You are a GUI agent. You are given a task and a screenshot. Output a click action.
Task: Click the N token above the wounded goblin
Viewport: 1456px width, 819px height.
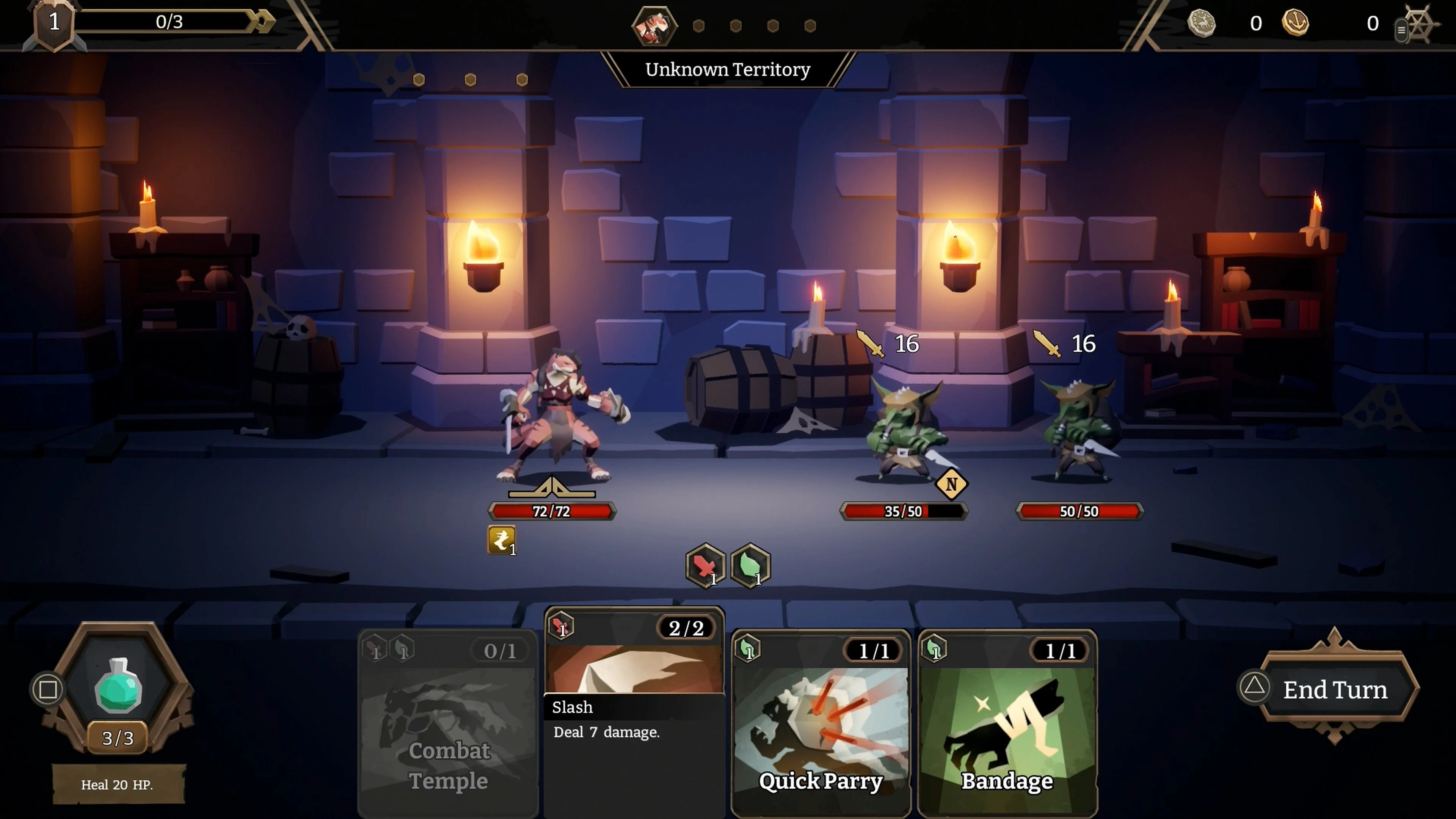tap(952, 485)
